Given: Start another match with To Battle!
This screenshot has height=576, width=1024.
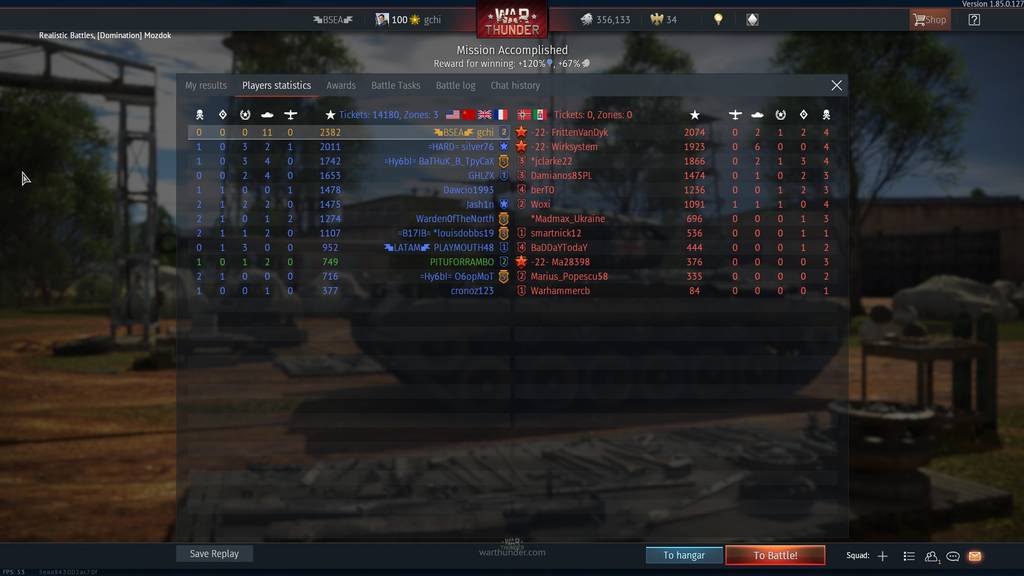Looking at the screenshot, I should pyautogui.click(x=775, y=555).
